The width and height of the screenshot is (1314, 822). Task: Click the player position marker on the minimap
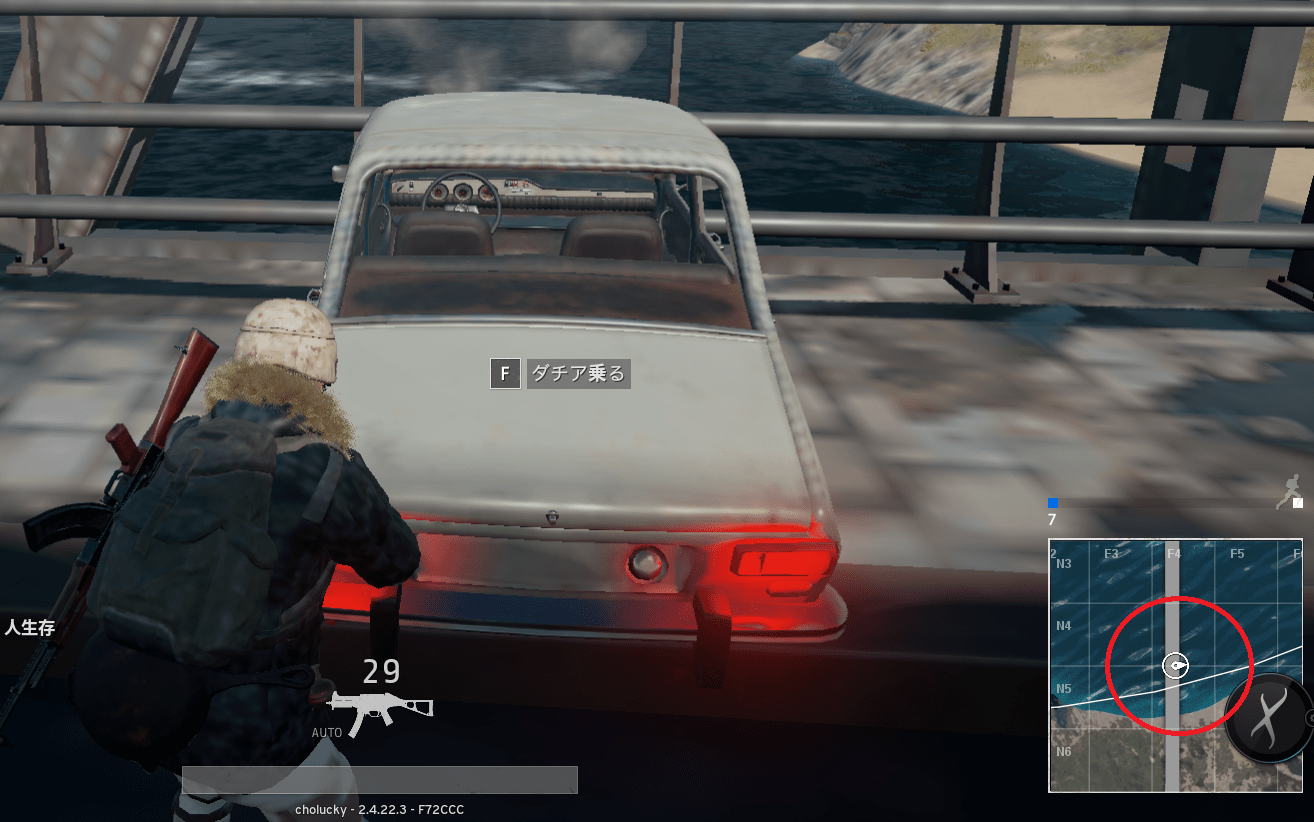pyautogui.click(x=1176, y=666)
